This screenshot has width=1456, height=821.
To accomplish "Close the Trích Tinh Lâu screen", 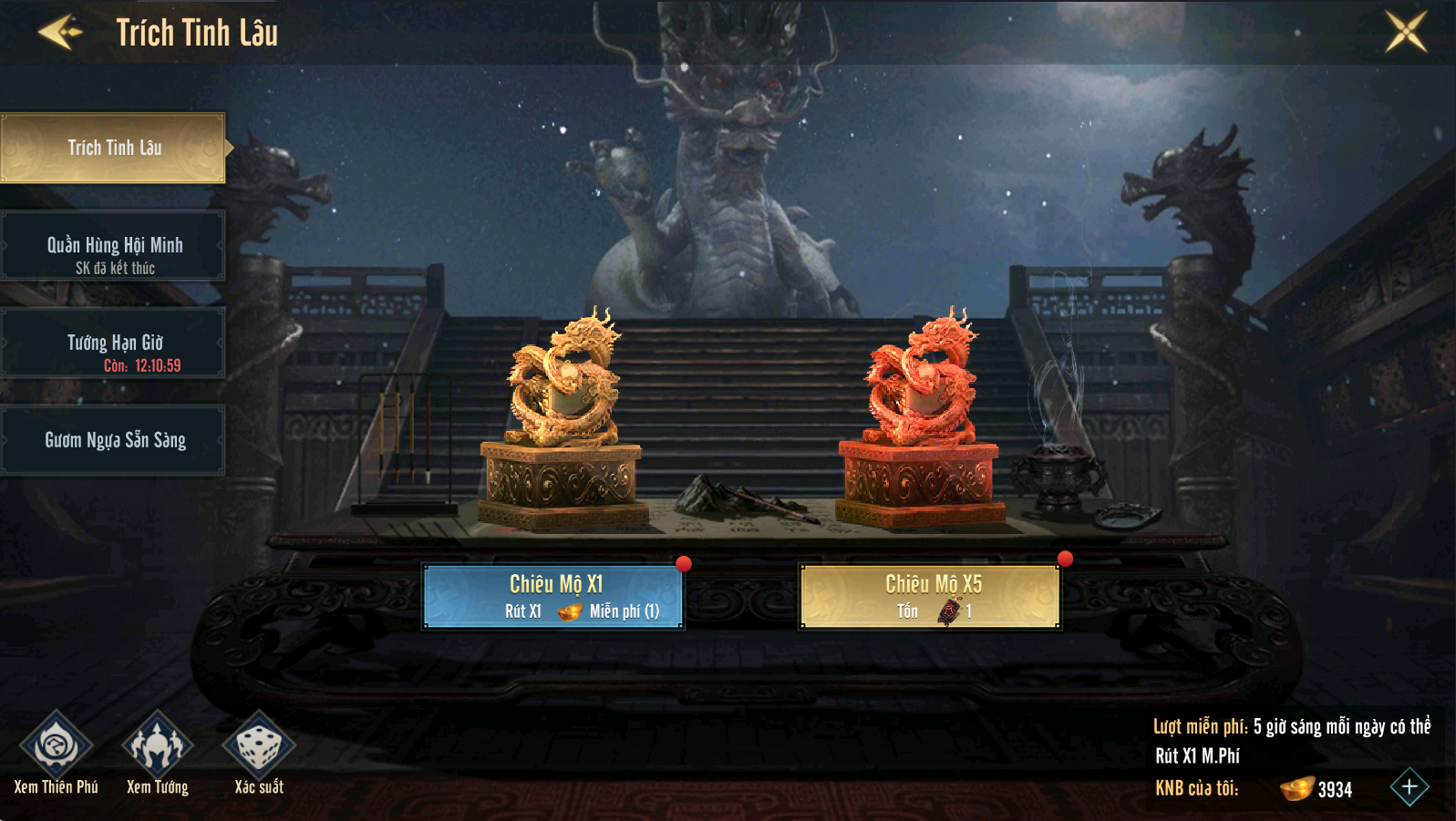I will [x=1406, y=32].
